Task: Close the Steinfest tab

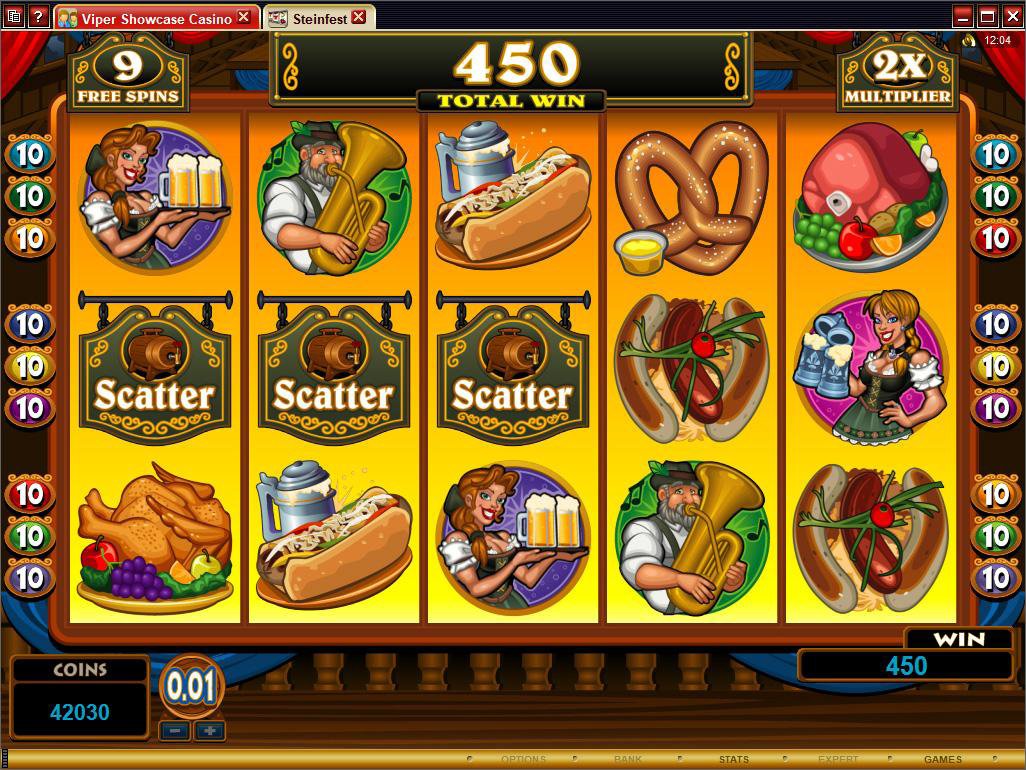Action: (x=358, y=18)
